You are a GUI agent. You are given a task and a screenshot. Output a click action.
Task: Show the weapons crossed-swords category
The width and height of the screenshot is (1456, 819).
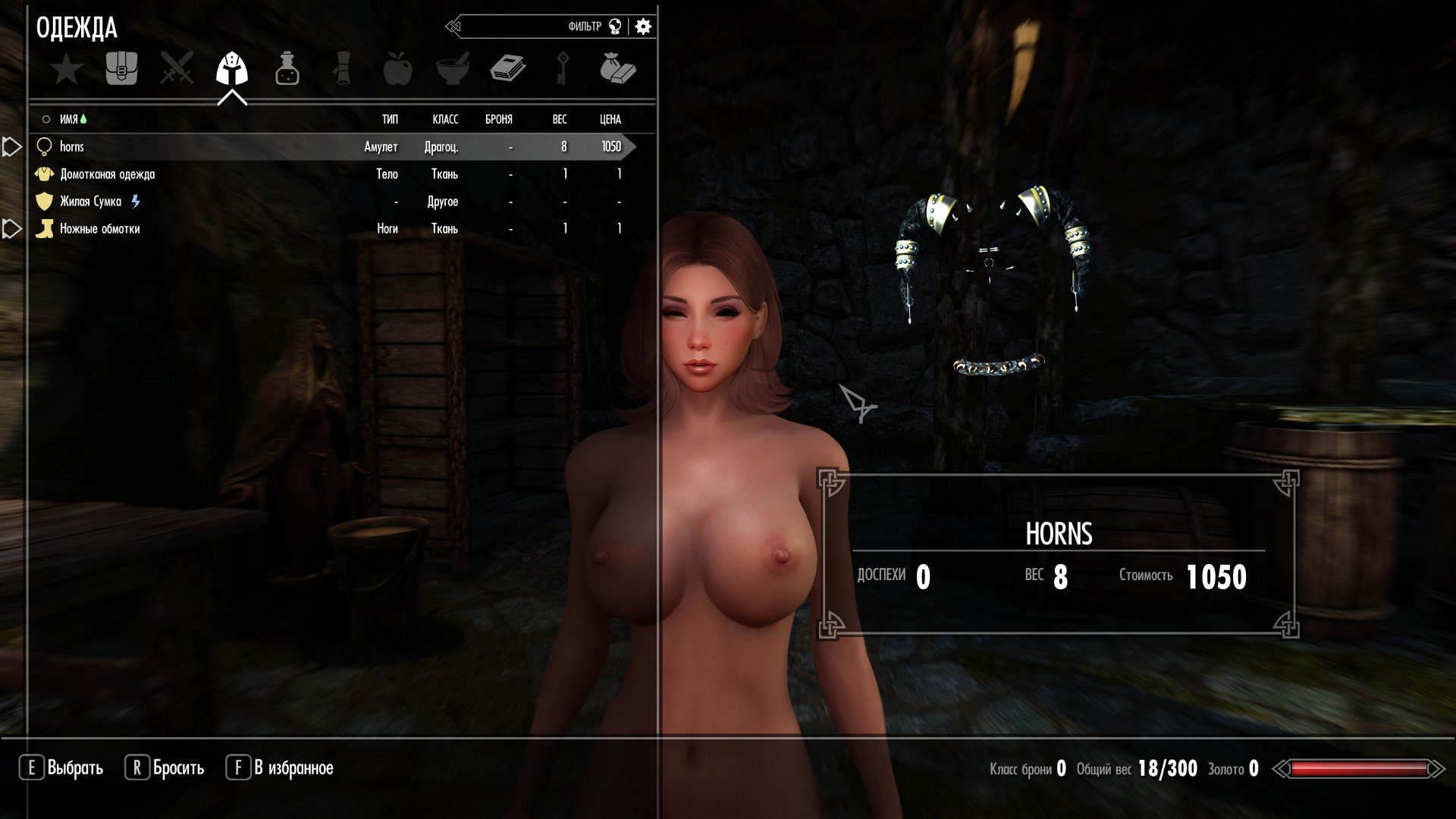coord(177,69)
